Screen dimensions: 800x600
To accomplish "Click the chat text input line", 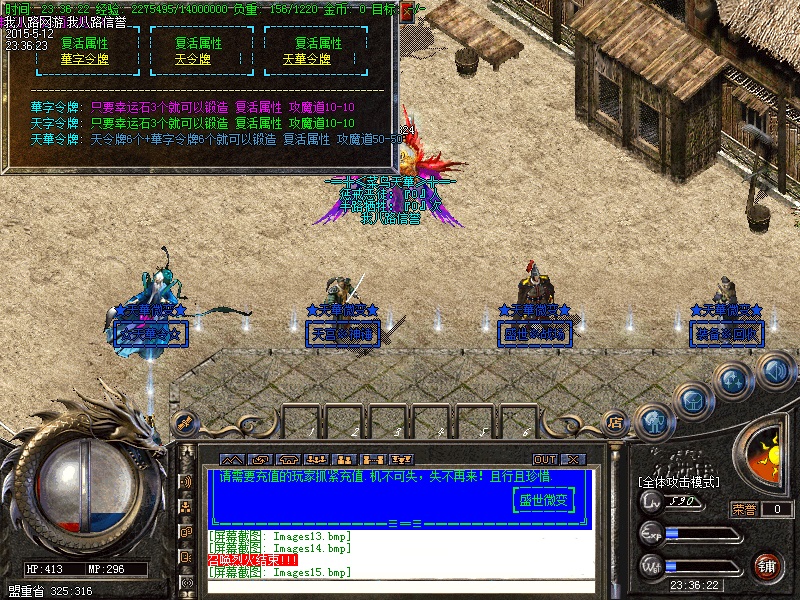I will point(400,588).
